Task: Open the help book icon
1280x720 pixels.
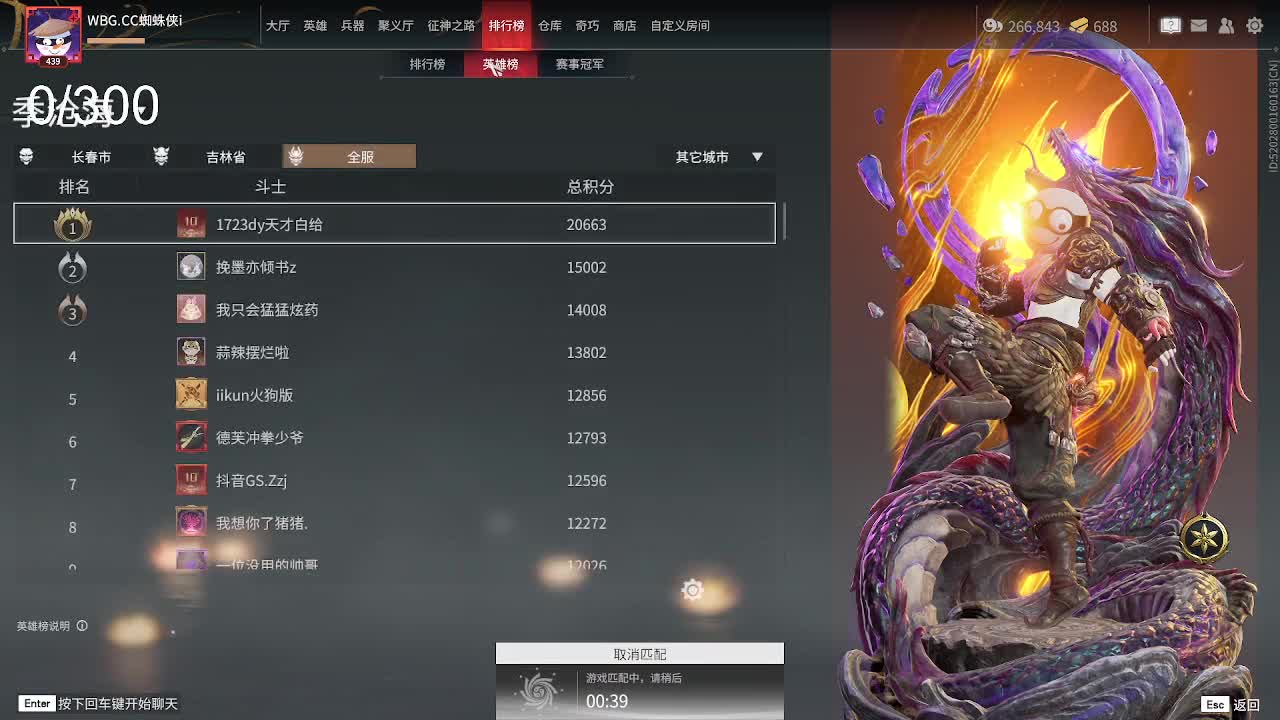Action: click(x=1170, y=26)
